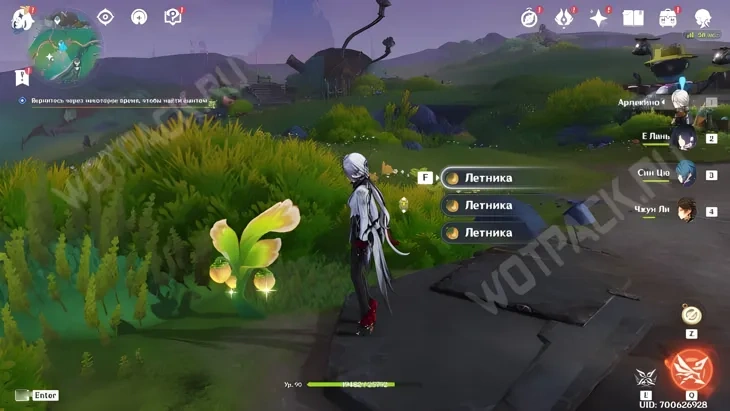Open the inventory backpack icon
Image resolution: width=730 pixels, height=411 pixels.
click(x=668, y=17)
